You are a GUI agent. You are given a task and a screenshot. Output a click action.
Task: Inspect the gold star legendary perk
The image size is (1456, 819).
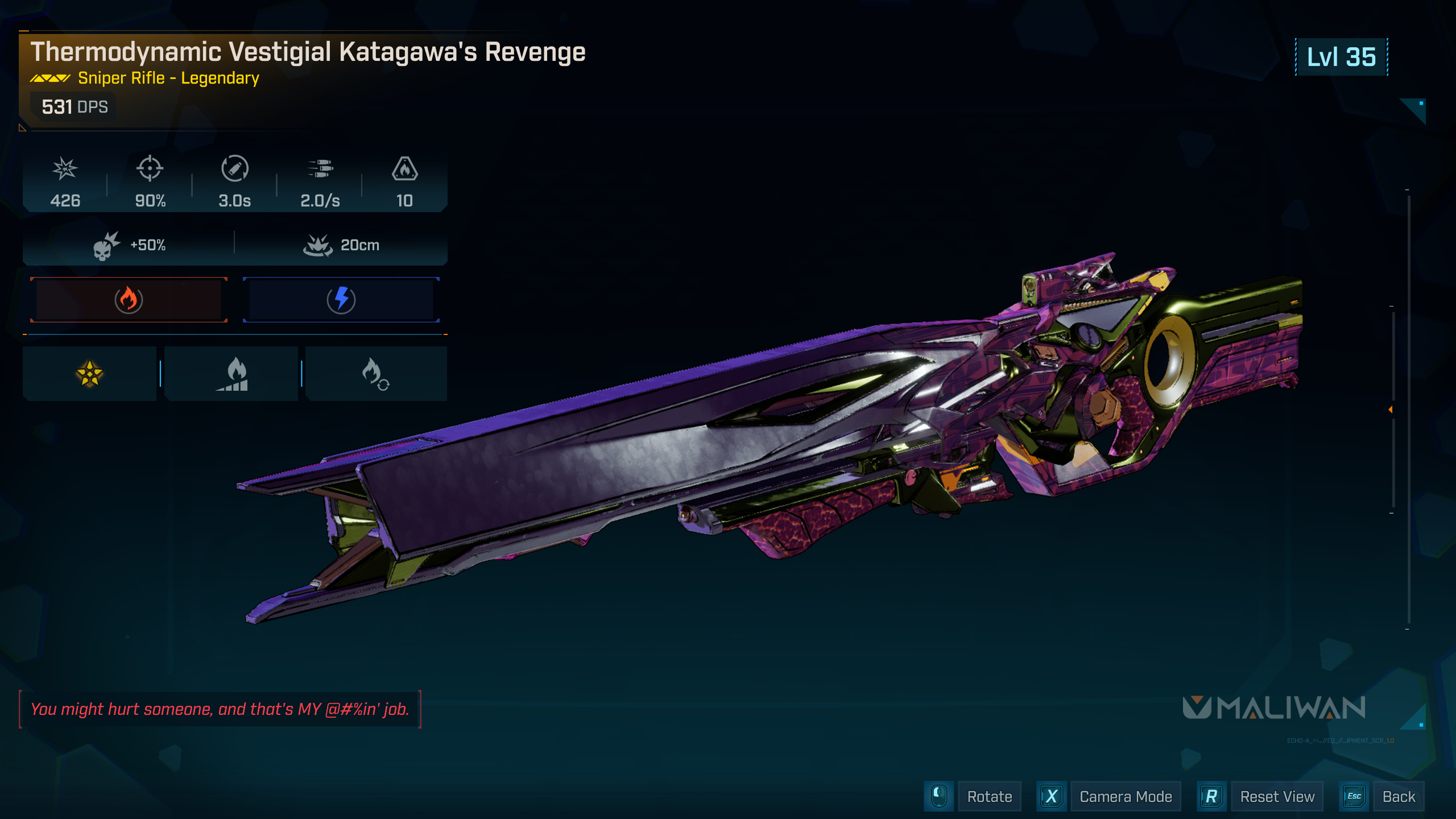point(90,374)
